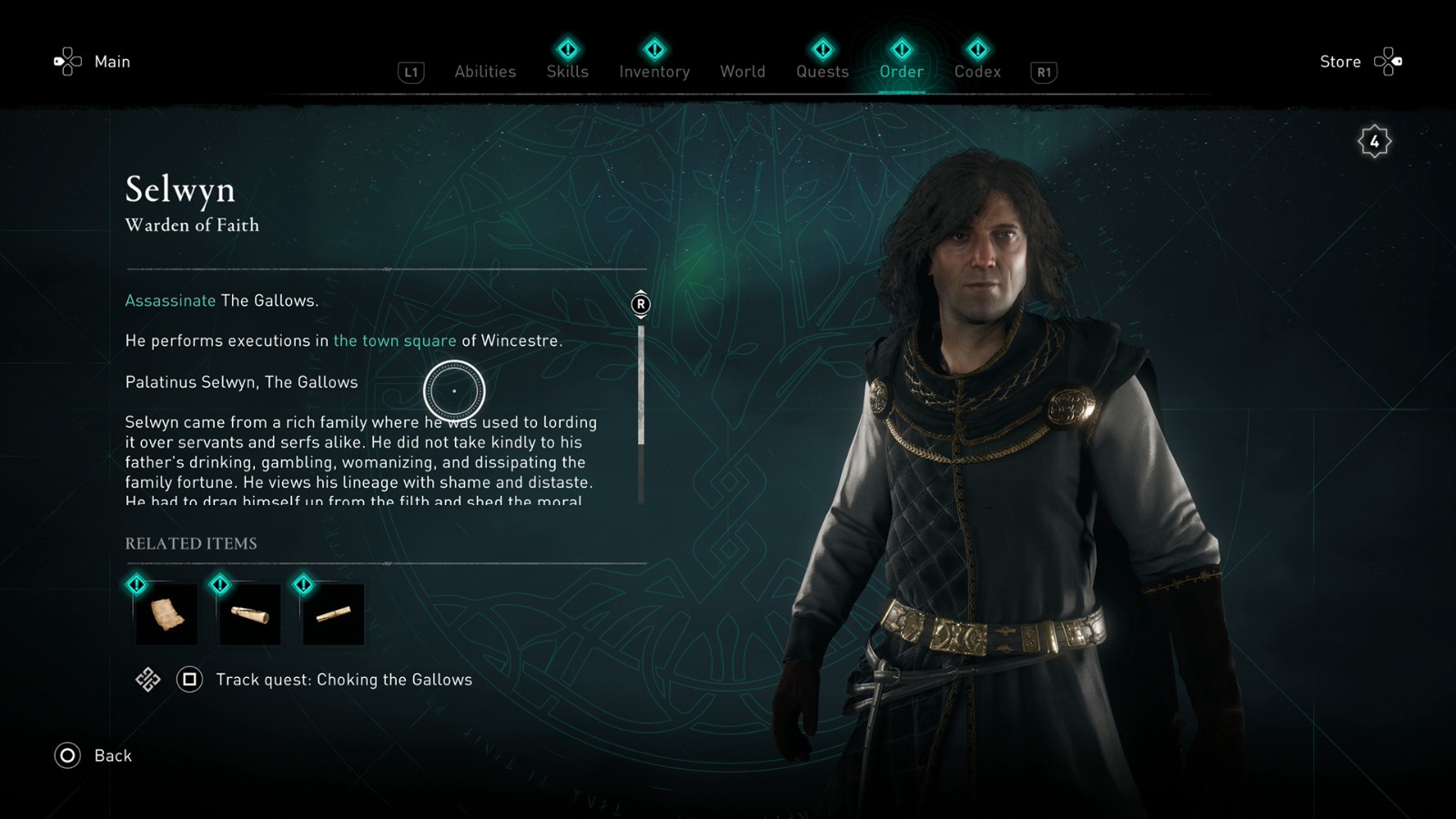The height and width of the screenshot is (819, 1456).
Task: Select the Store controller icon
Action: 1390,61
